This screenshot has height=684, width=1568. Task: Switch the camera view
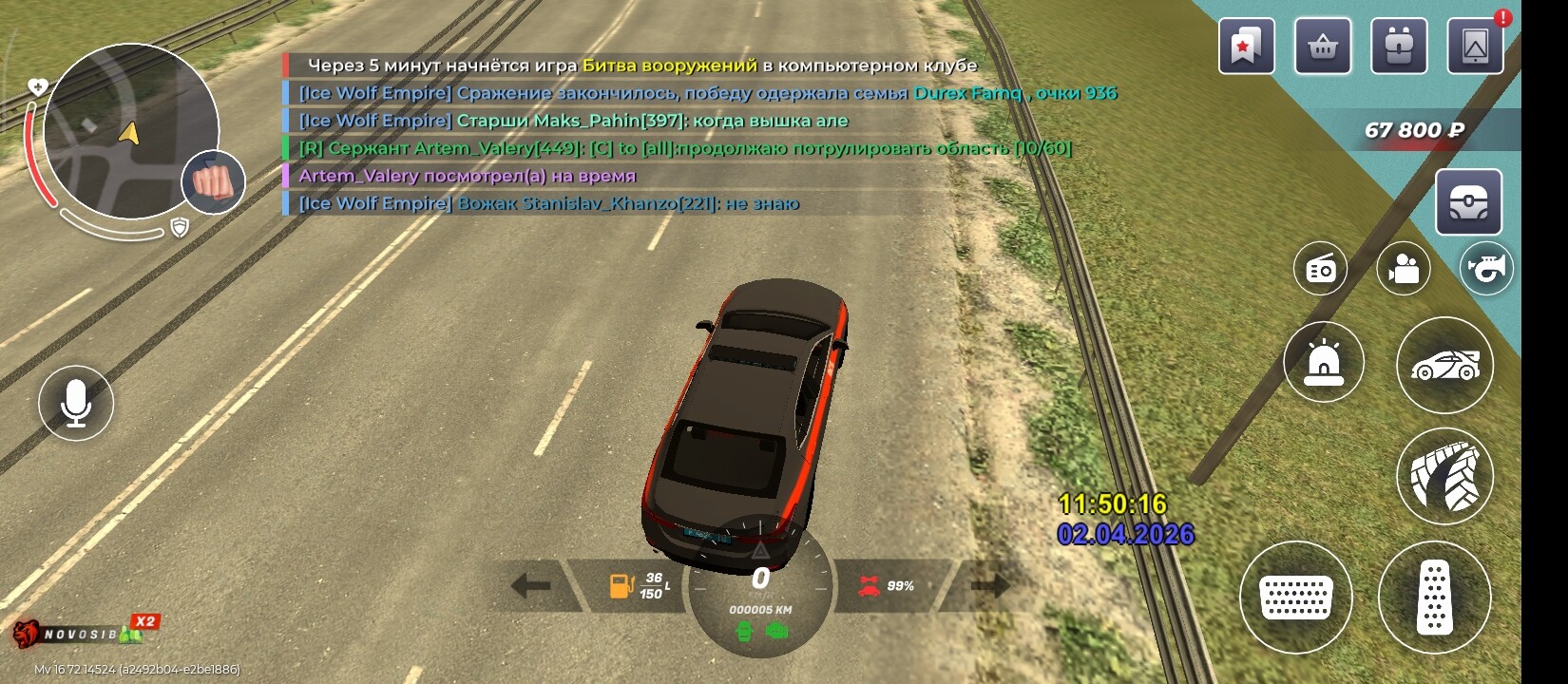[x=1403, y=269]
